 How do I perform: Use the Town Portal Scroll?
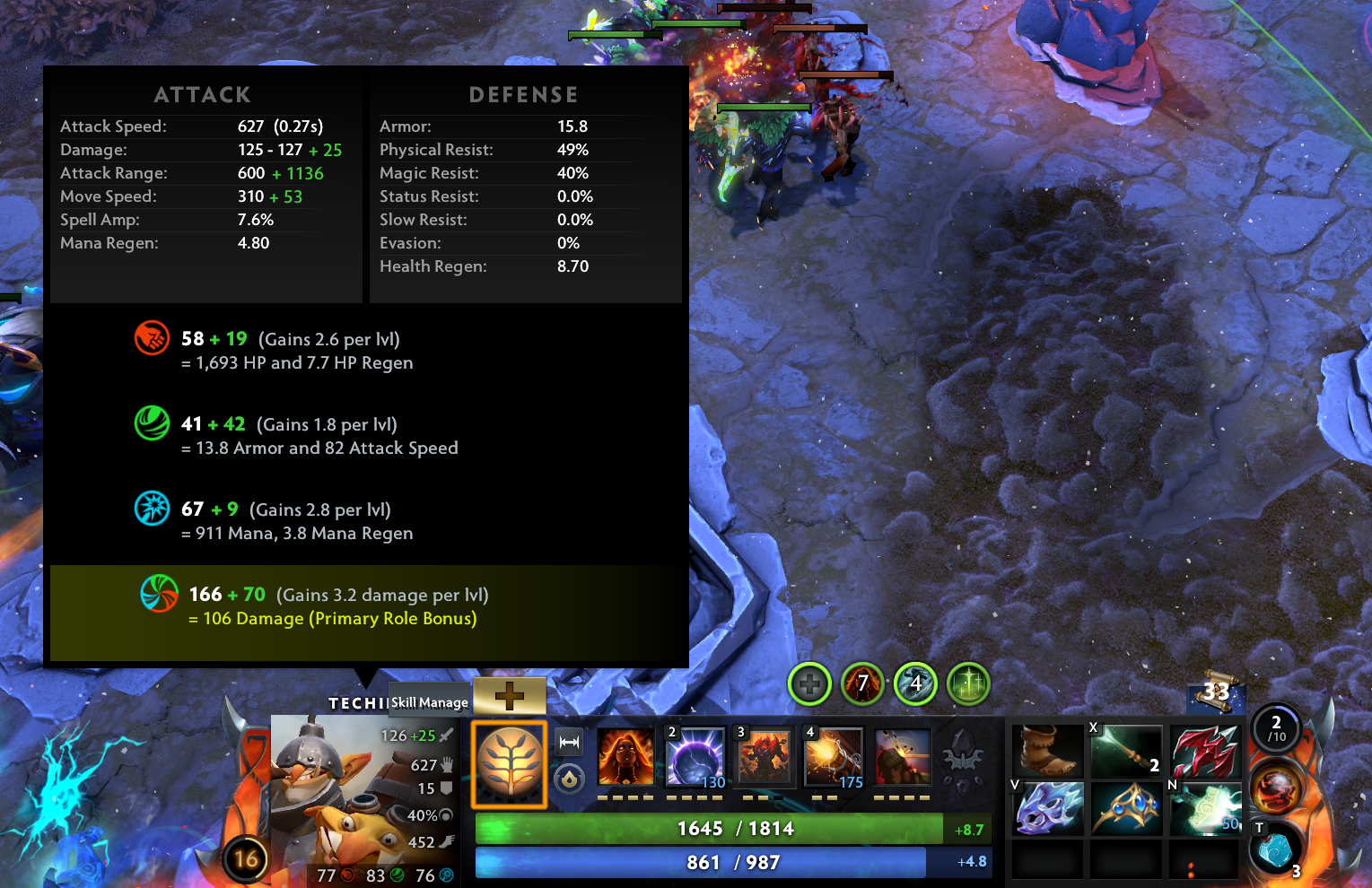[1216, 691]
